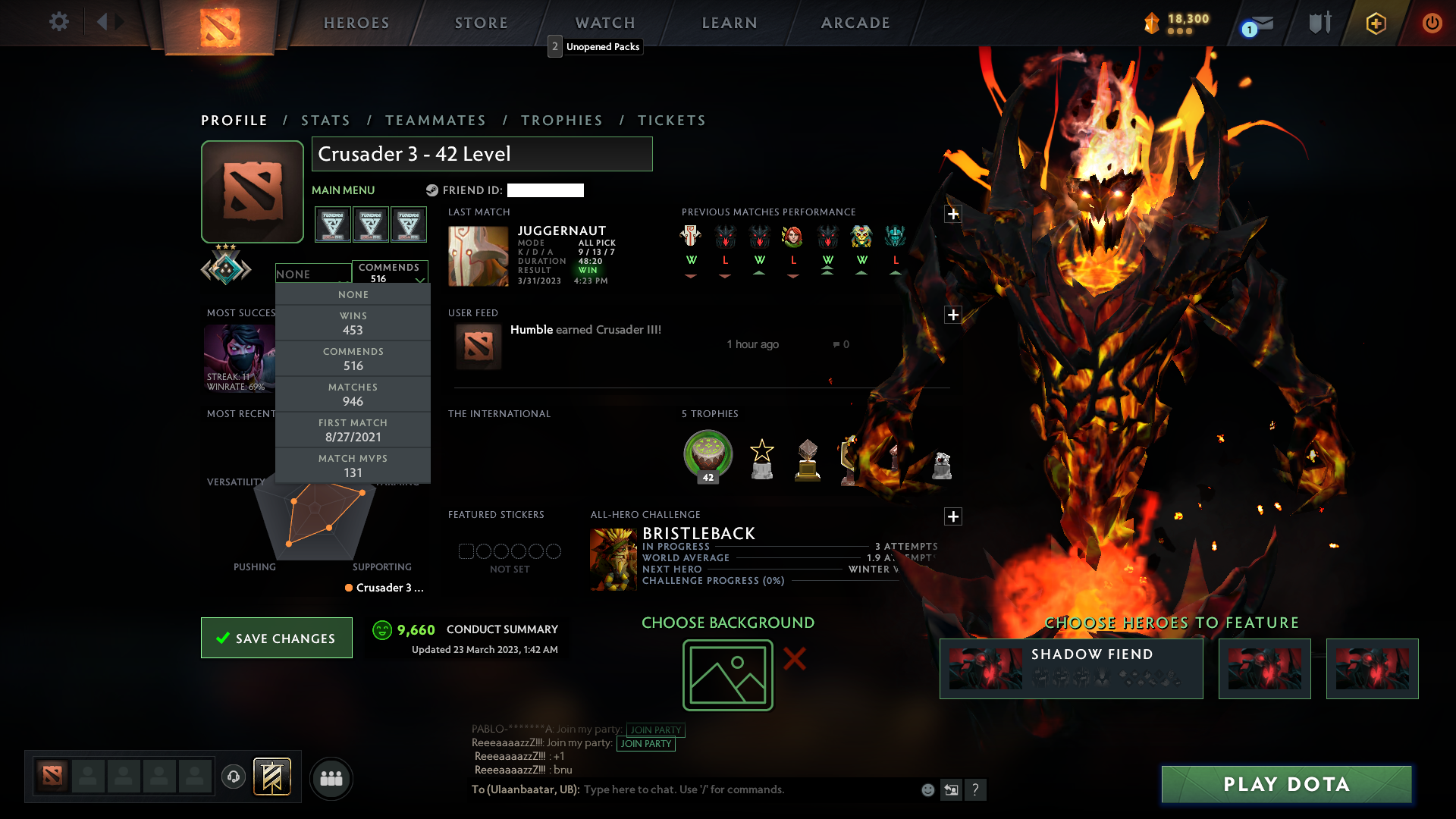This screenshot has height=819, width=1456.
Task: Expand Previous Matches Performance with the plus
Action: click(953, 214)
